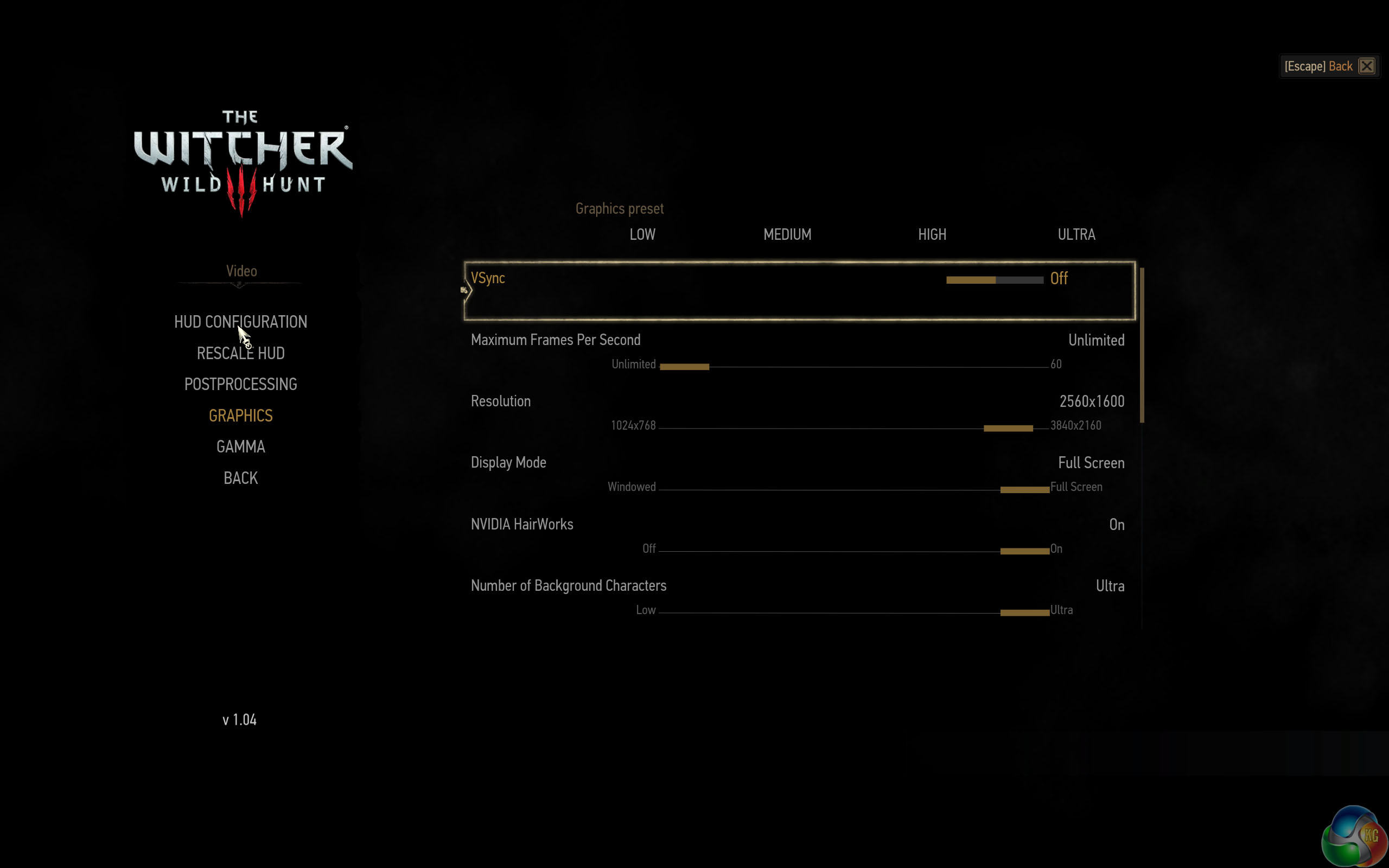Screen dimensions: 1389x868
Task: Go to Postprocessing settings
Action: (x=240, y=384)
